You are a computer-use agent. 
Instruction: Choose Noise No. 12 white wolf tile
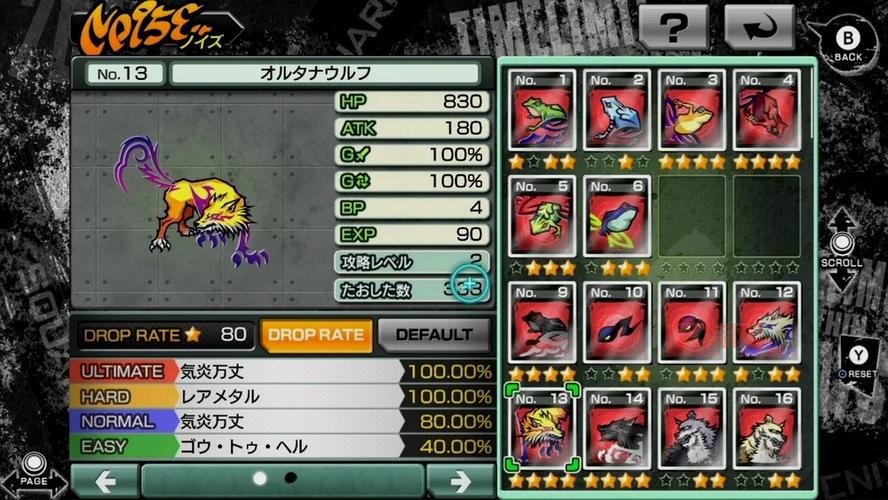pyautogui.click(x=766, y=323)
